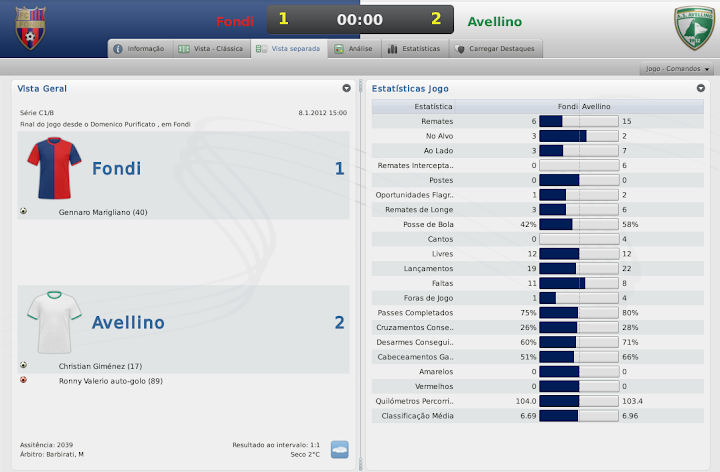Select the Vista separada tab
Viewport: 720px width, 472px height.
coord(289,48)
